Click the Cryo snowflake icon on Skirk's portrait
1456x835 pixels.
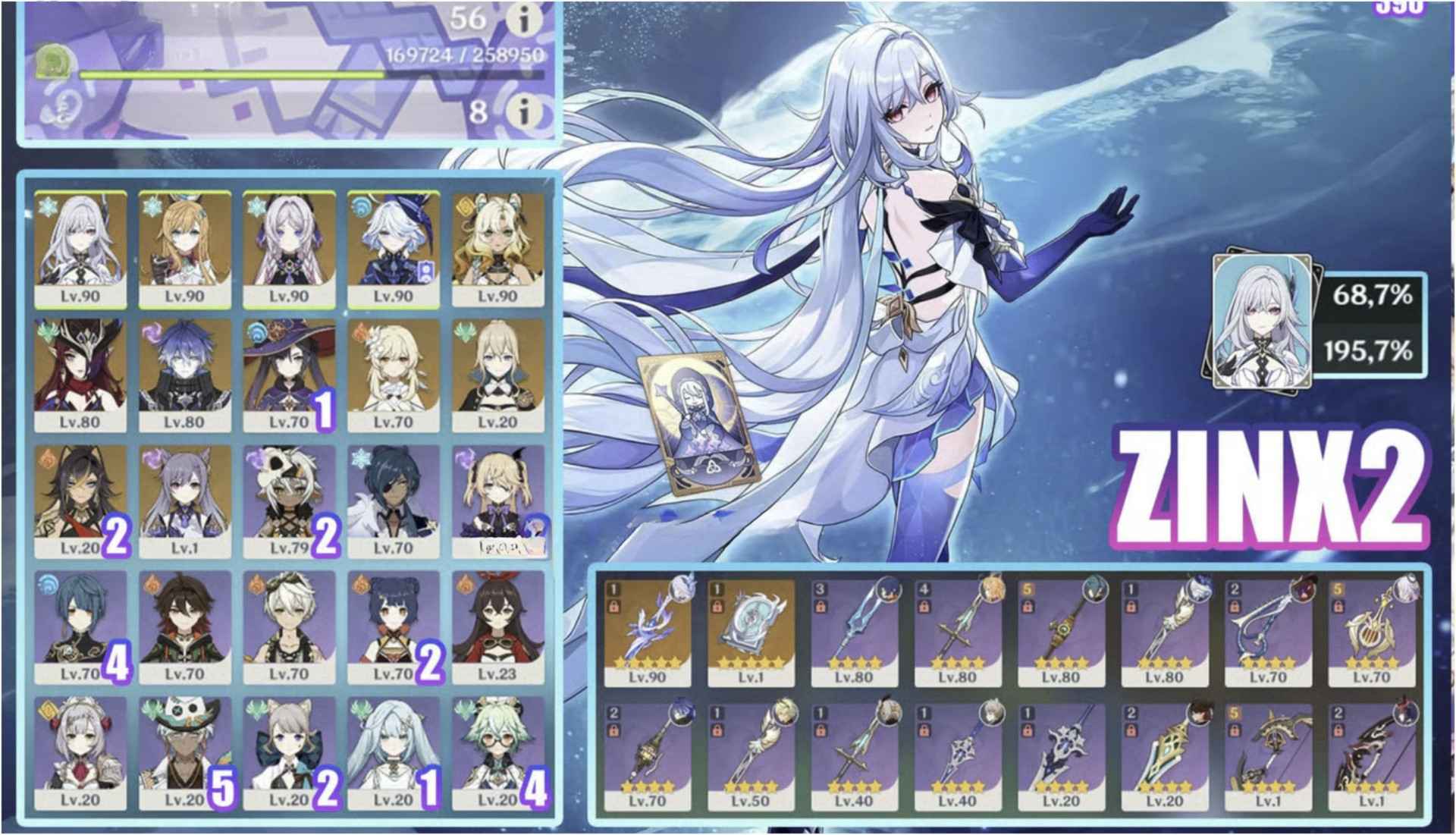coord(48,206)
